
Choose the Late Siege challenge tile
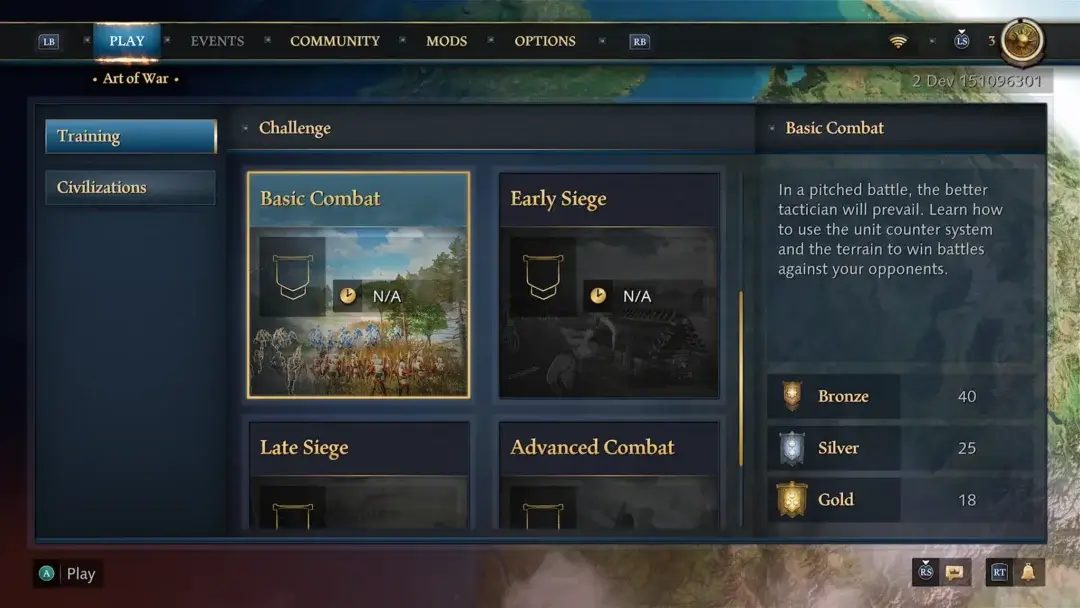pos(358,475)
